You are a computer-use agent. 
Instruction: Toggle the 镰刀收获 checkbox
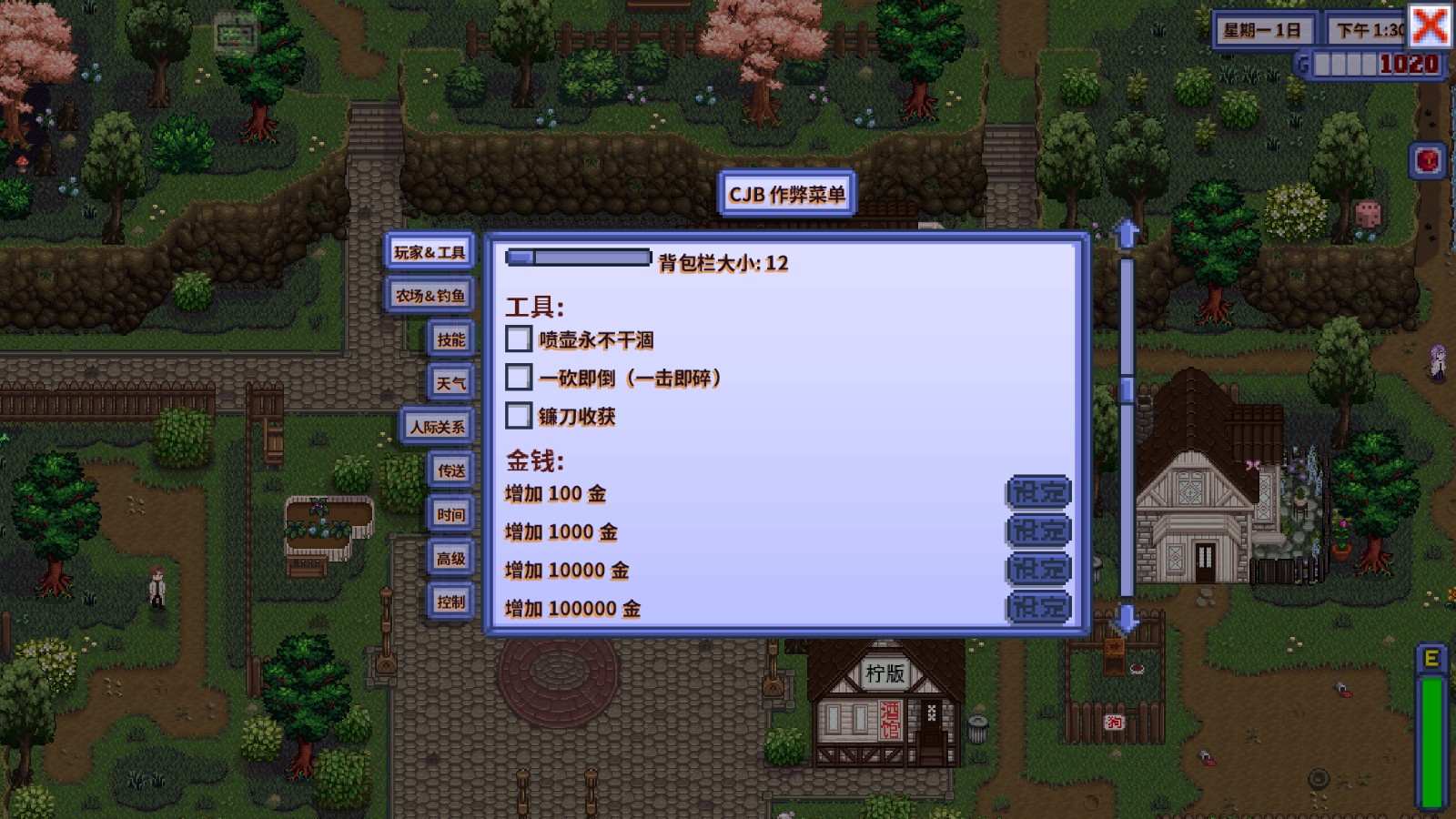[x=519, y=417]
